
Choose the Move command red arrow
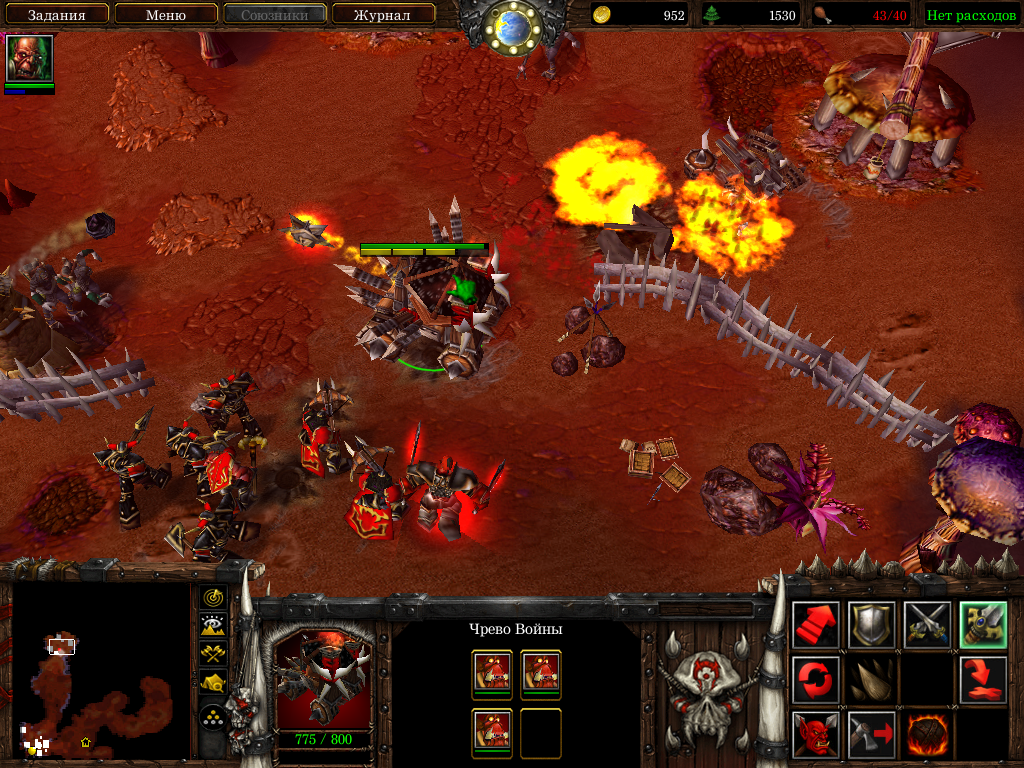[815, 625]
